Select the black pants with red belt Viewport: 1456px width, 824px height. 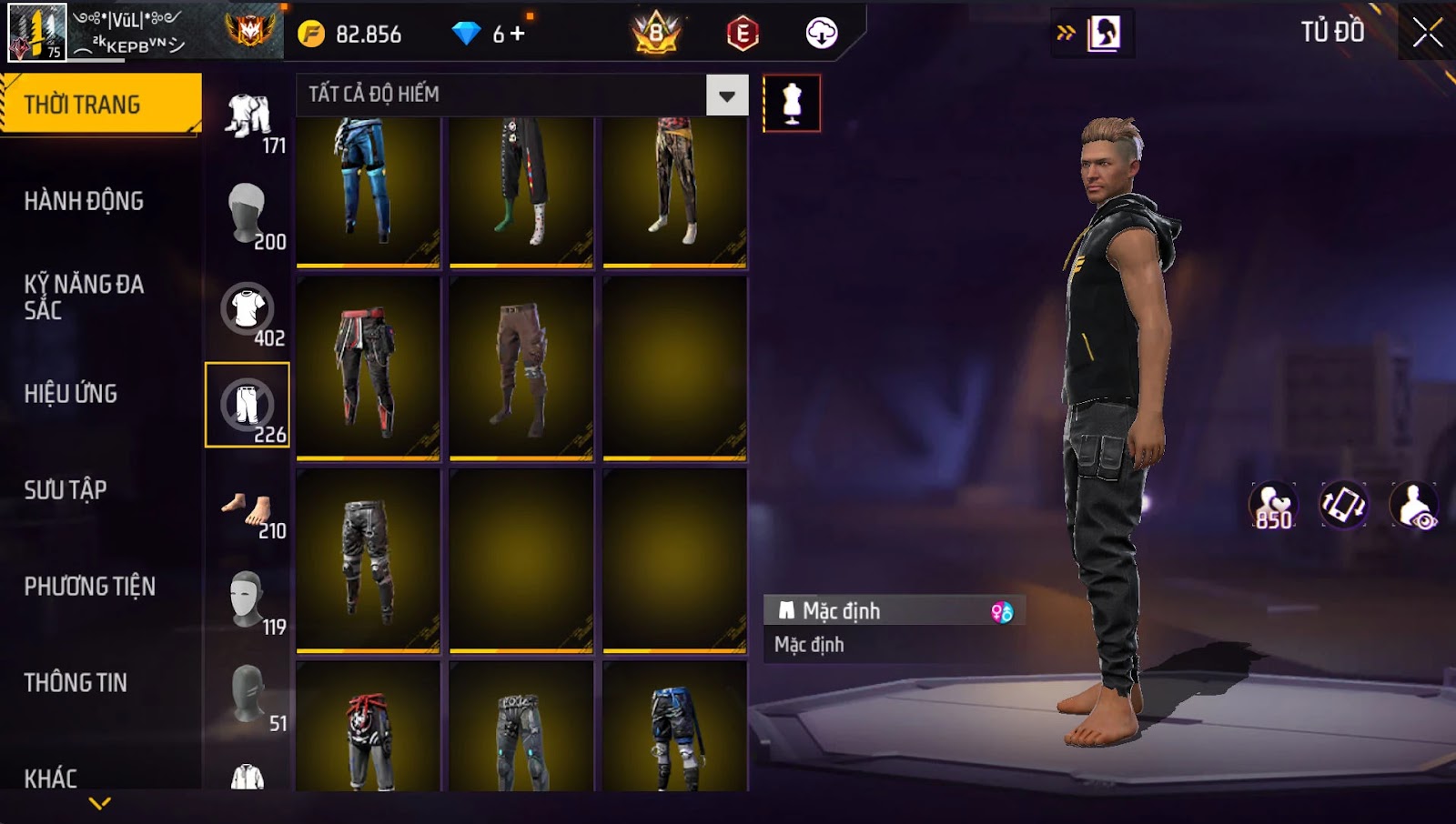click(x=368, y=368)
